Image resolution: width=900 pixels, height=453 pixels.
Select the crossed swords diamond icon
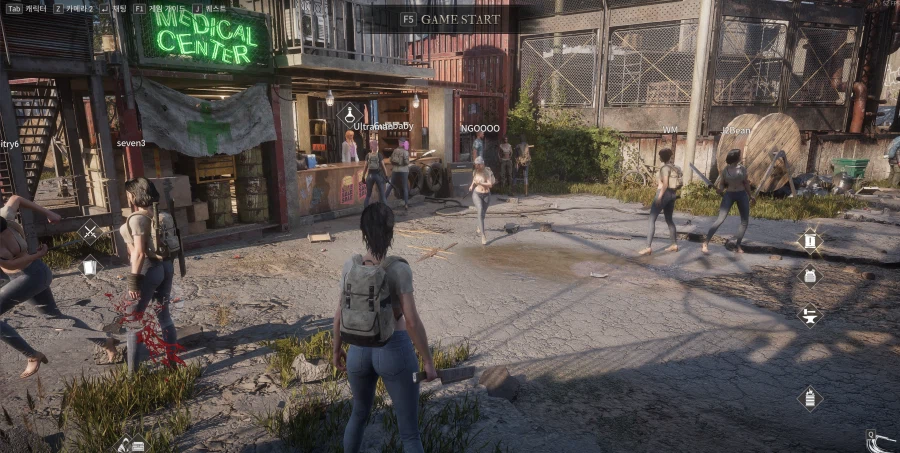pos(90,233)
